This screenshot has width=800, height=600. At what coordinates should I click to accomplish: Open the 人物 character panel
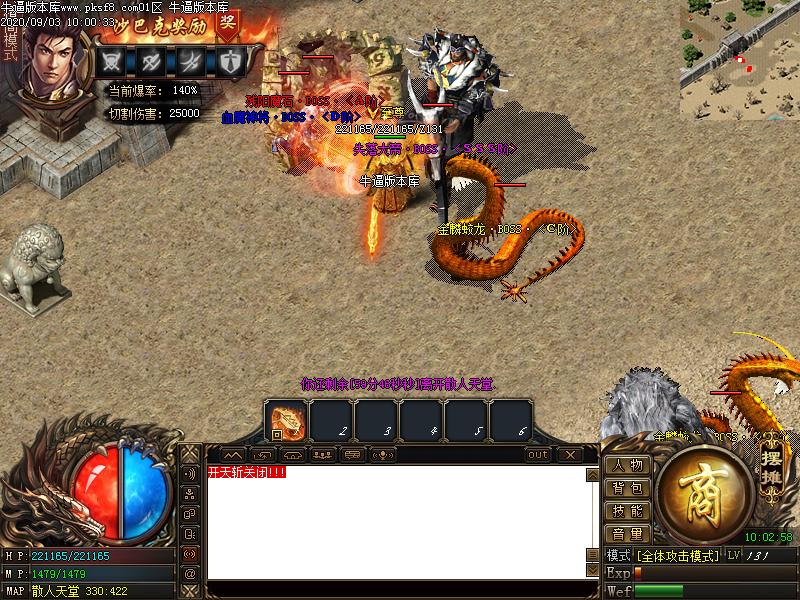[627, 465]
